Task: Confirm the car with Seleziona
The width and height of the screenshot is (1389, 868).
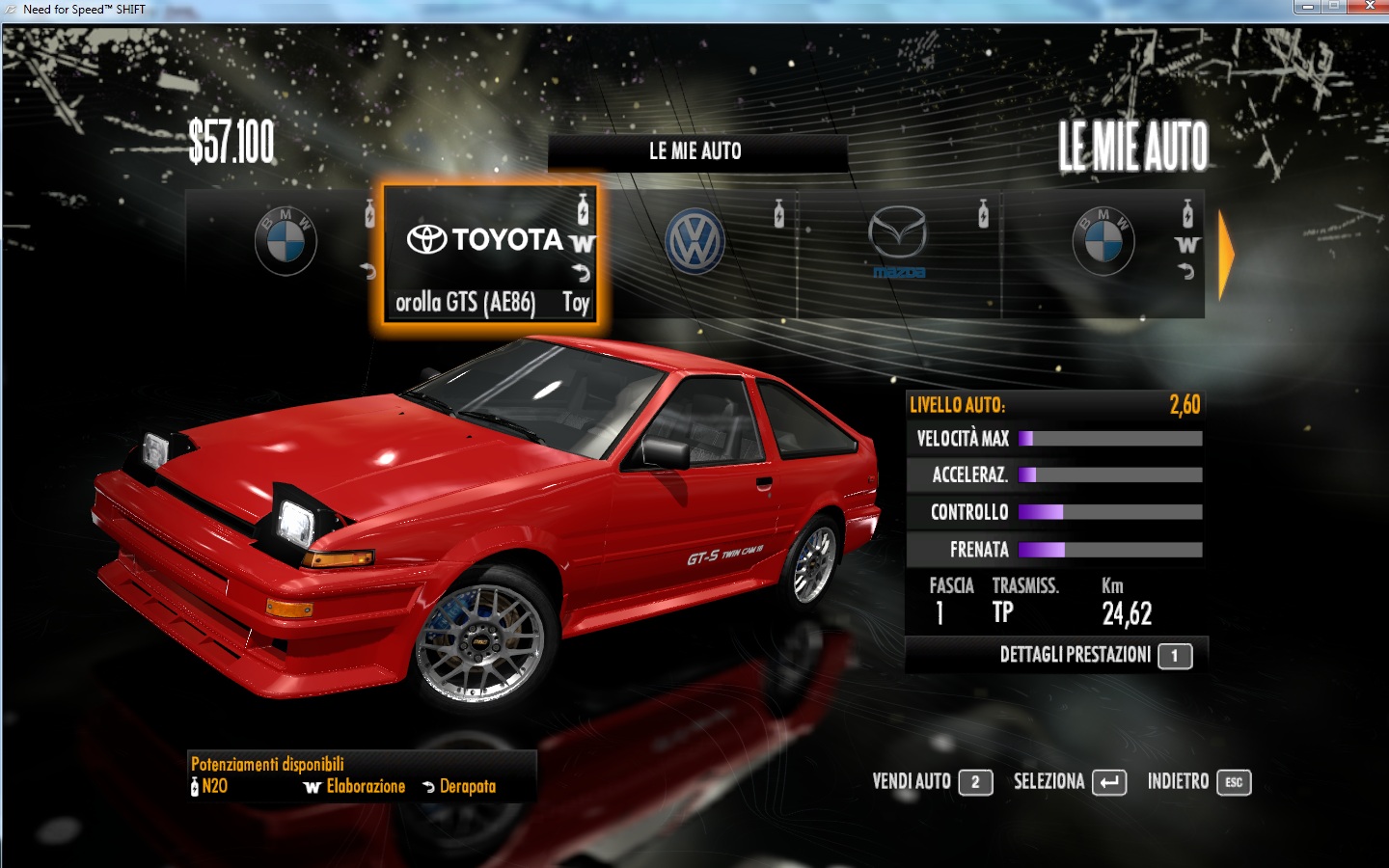Action: 1070,781
